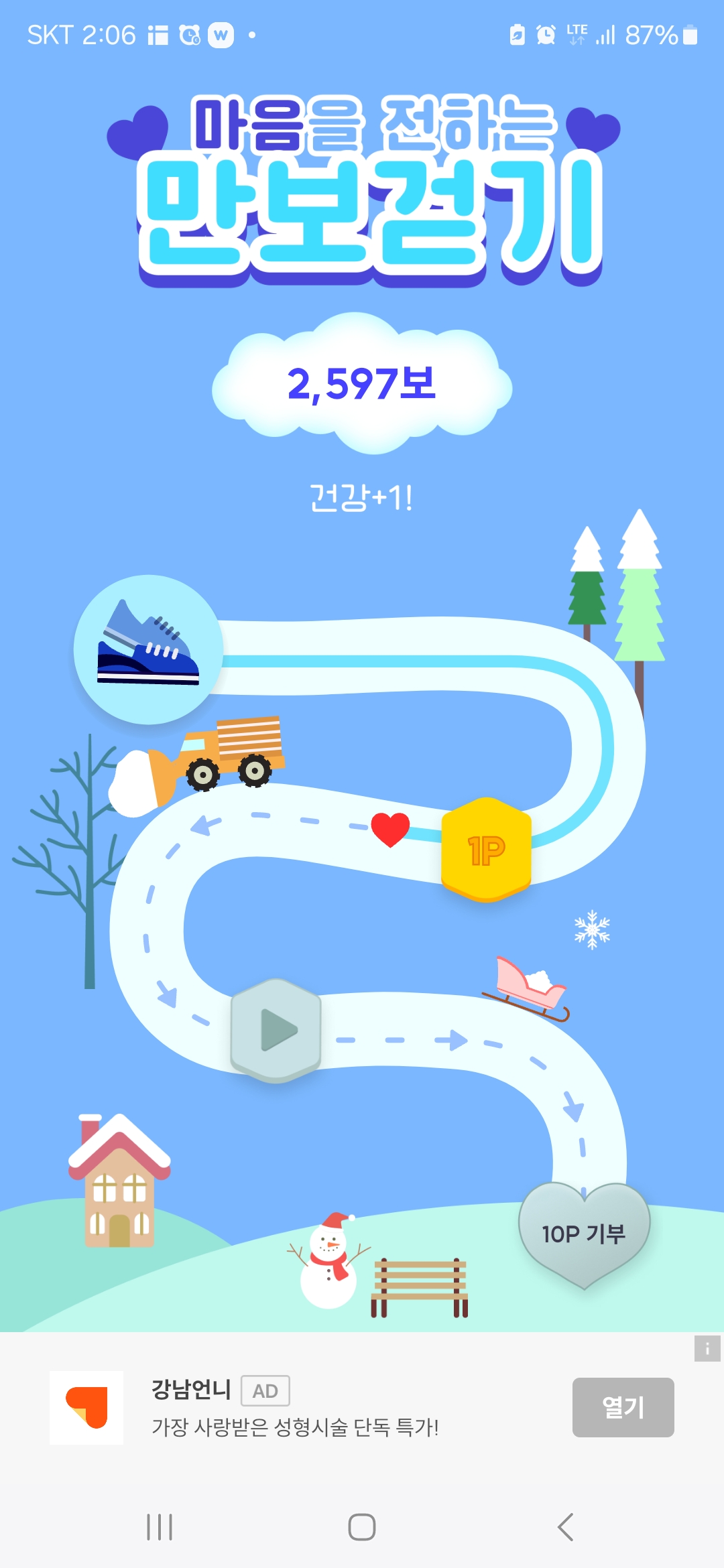Show ad info via the small i icon
Screen dimensions: 724x1568
707,1348
